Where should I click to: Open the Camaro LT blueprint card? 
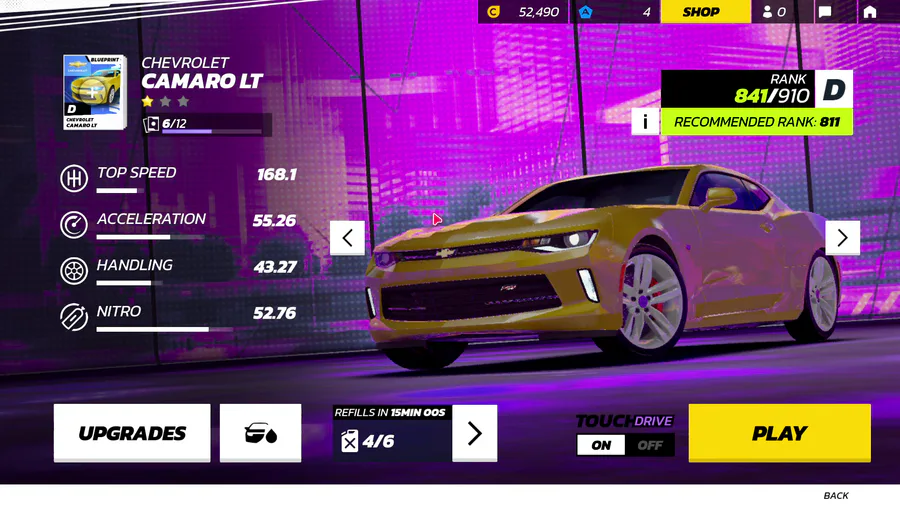(x=93, y=92)
